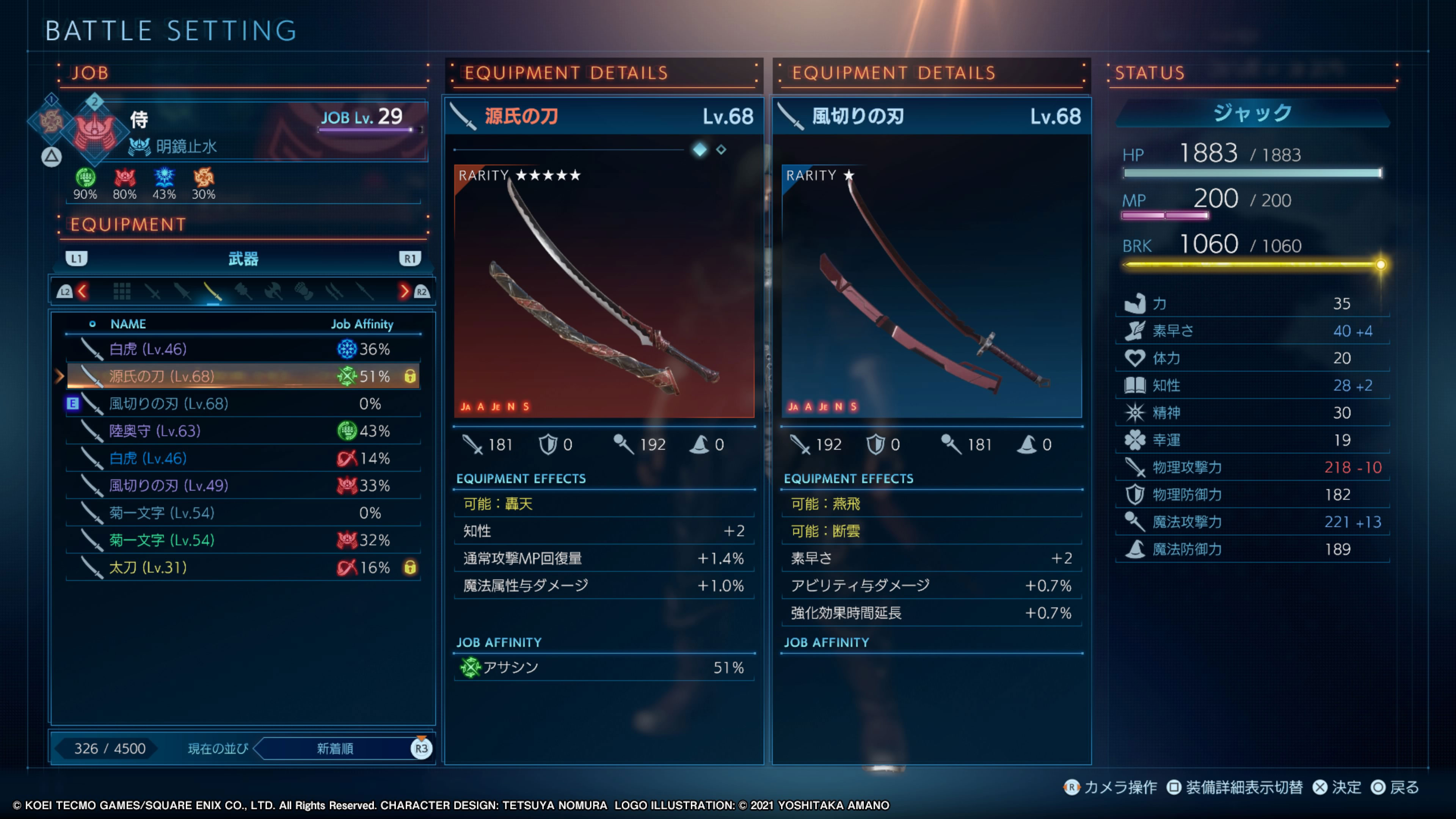Filter weapons by knuckles type
Viewport: 1456px width, 819px height.
[303, 292]
